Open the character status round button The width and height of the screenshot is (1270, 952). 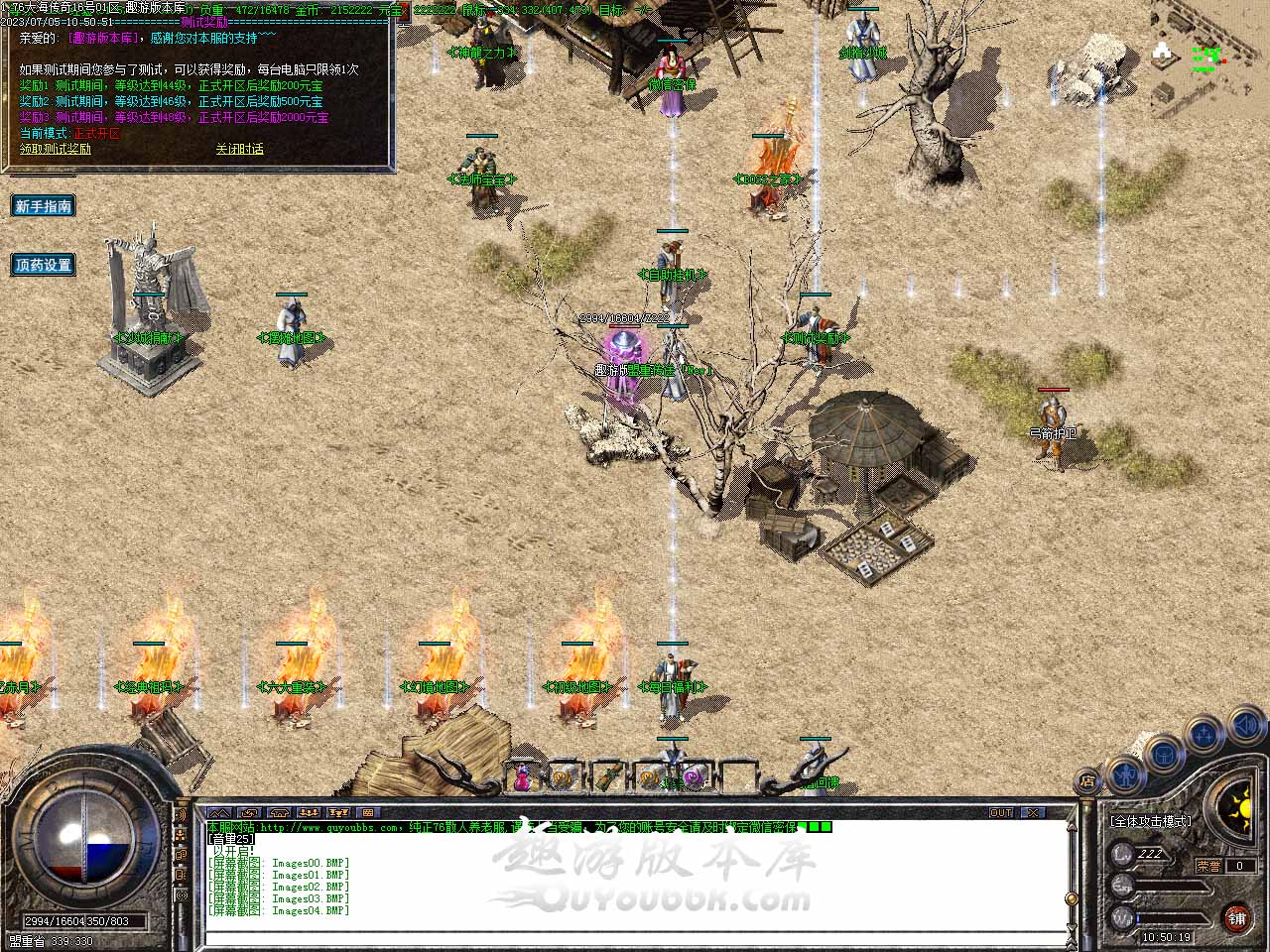(1124, 772)
